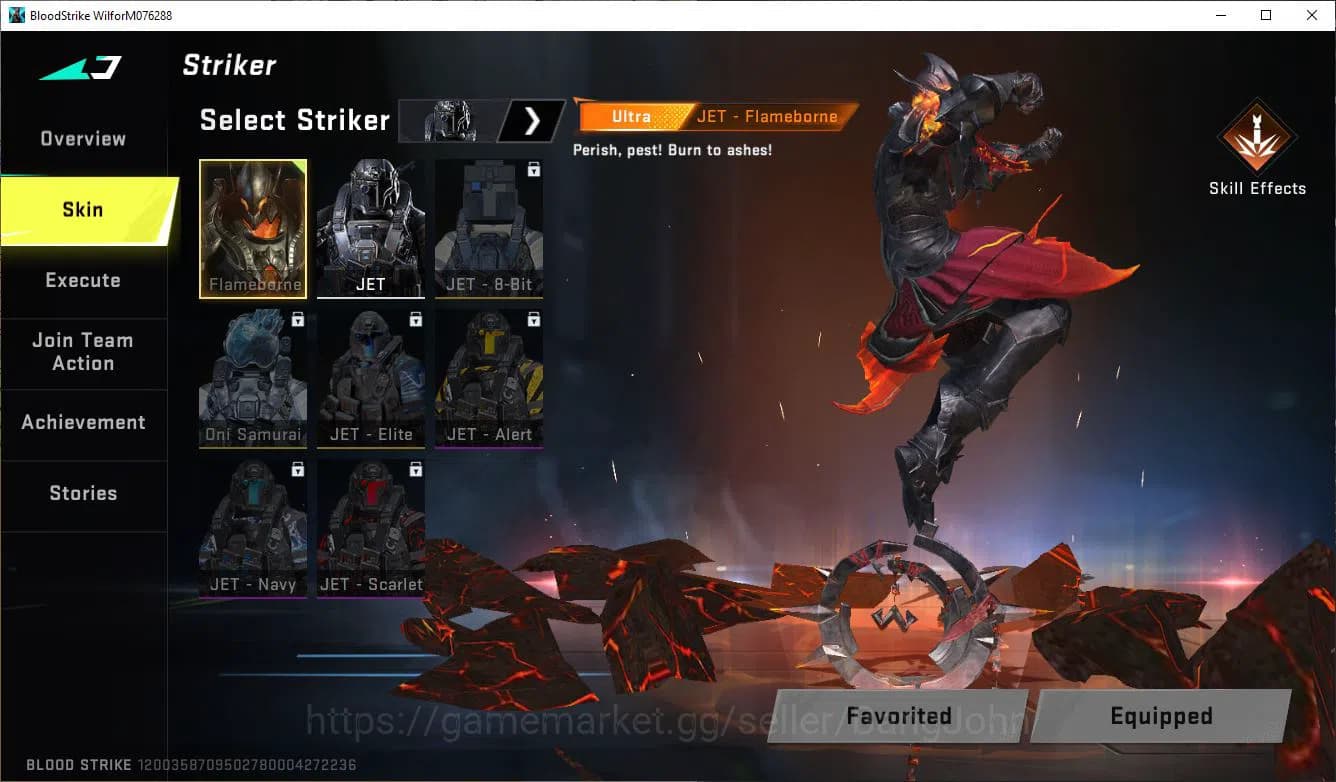Expand the striker selection with the chevron arrow
The image size is (1336, 782).
click(x=533, y=120)
